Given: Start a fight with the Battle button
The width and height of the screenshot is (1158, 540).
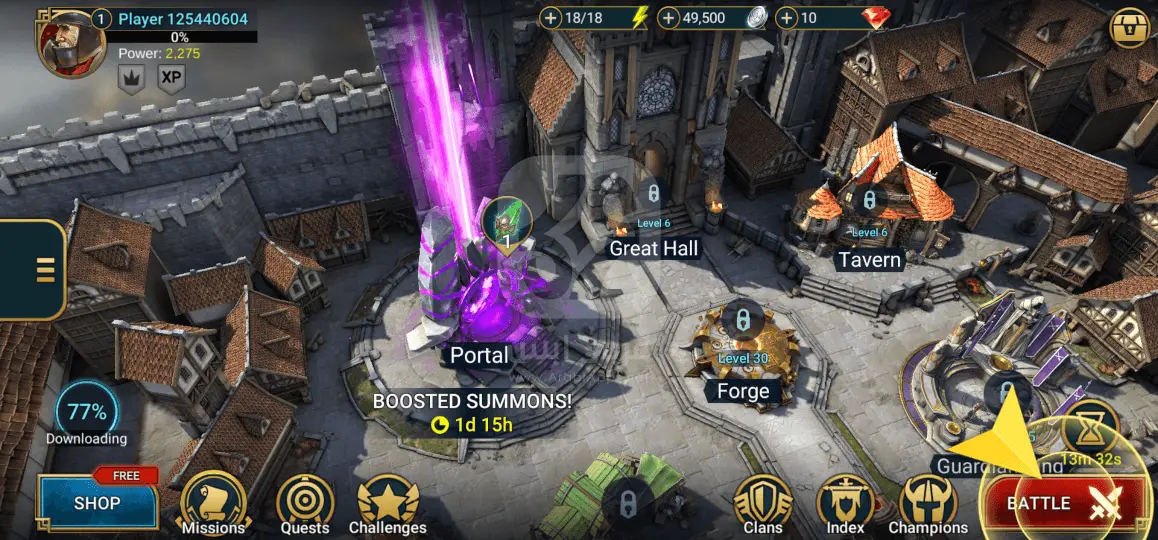Looking at the screenshot, I should 1065,503.
